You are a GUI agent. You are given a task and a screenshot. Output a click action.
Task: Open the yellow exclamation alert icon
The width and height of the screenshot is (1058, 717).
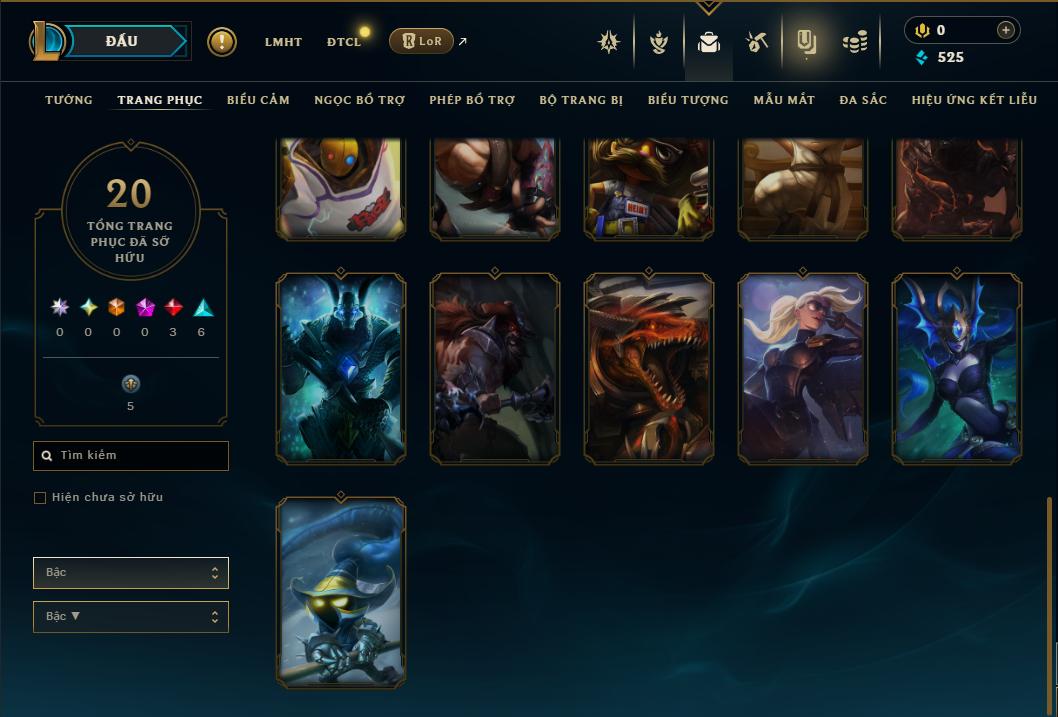click(x=222, y=42)
